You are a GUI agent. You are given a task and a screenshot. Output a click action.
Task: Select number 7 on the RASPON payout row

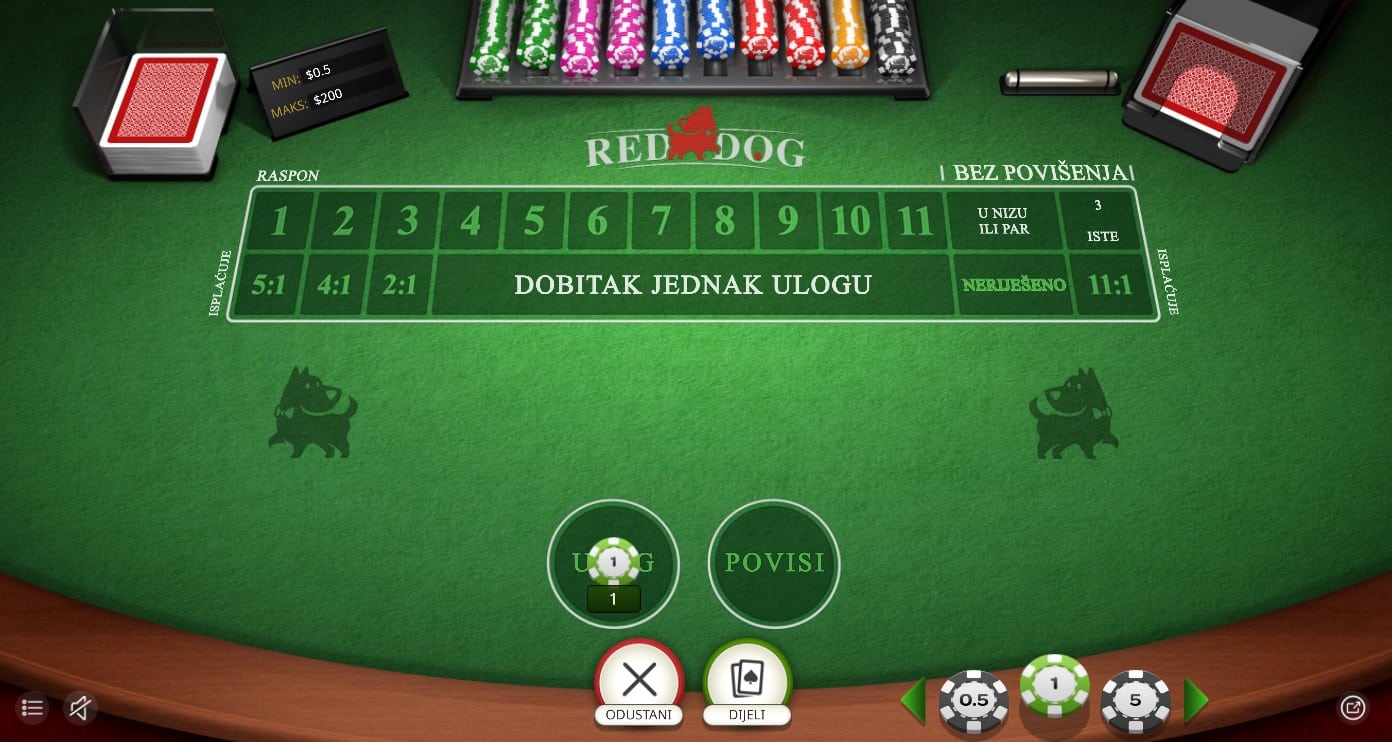click(660, 221)
